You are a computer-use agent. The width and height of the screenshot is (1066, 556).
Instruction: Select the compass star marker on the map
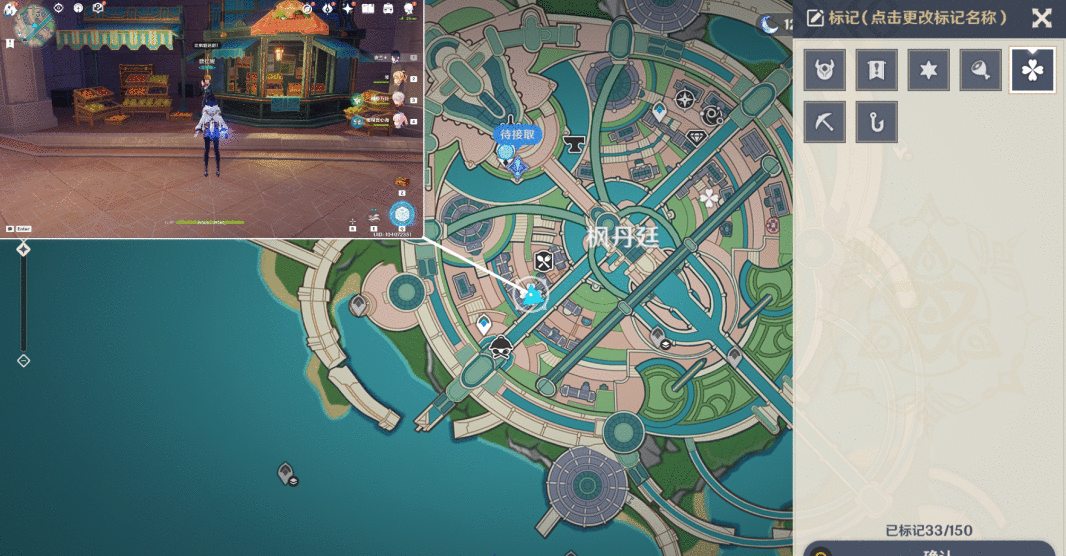685,99
